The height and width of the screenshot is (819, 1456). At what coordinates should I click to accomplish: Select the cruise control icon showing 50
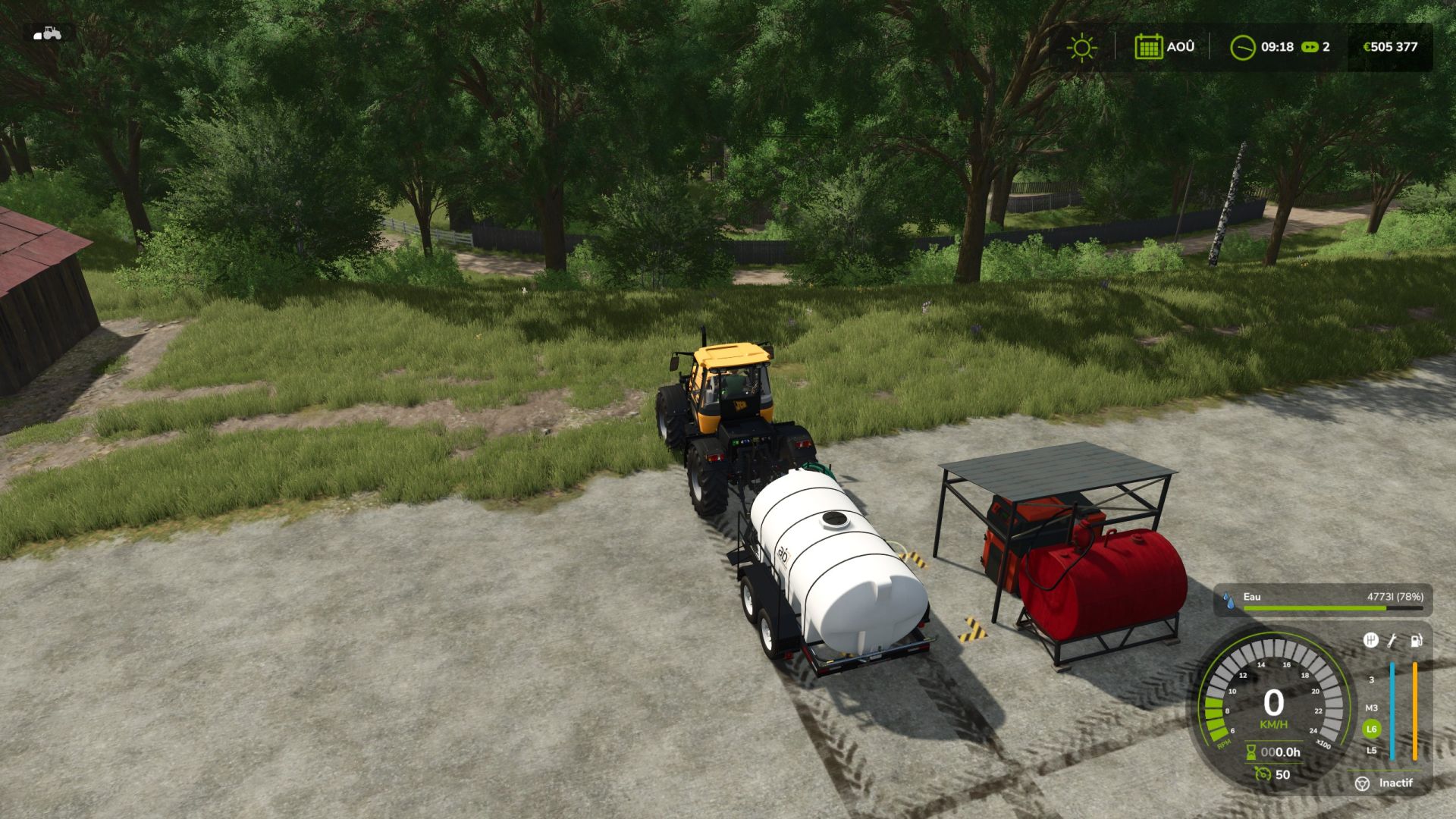click(1262, 774)
